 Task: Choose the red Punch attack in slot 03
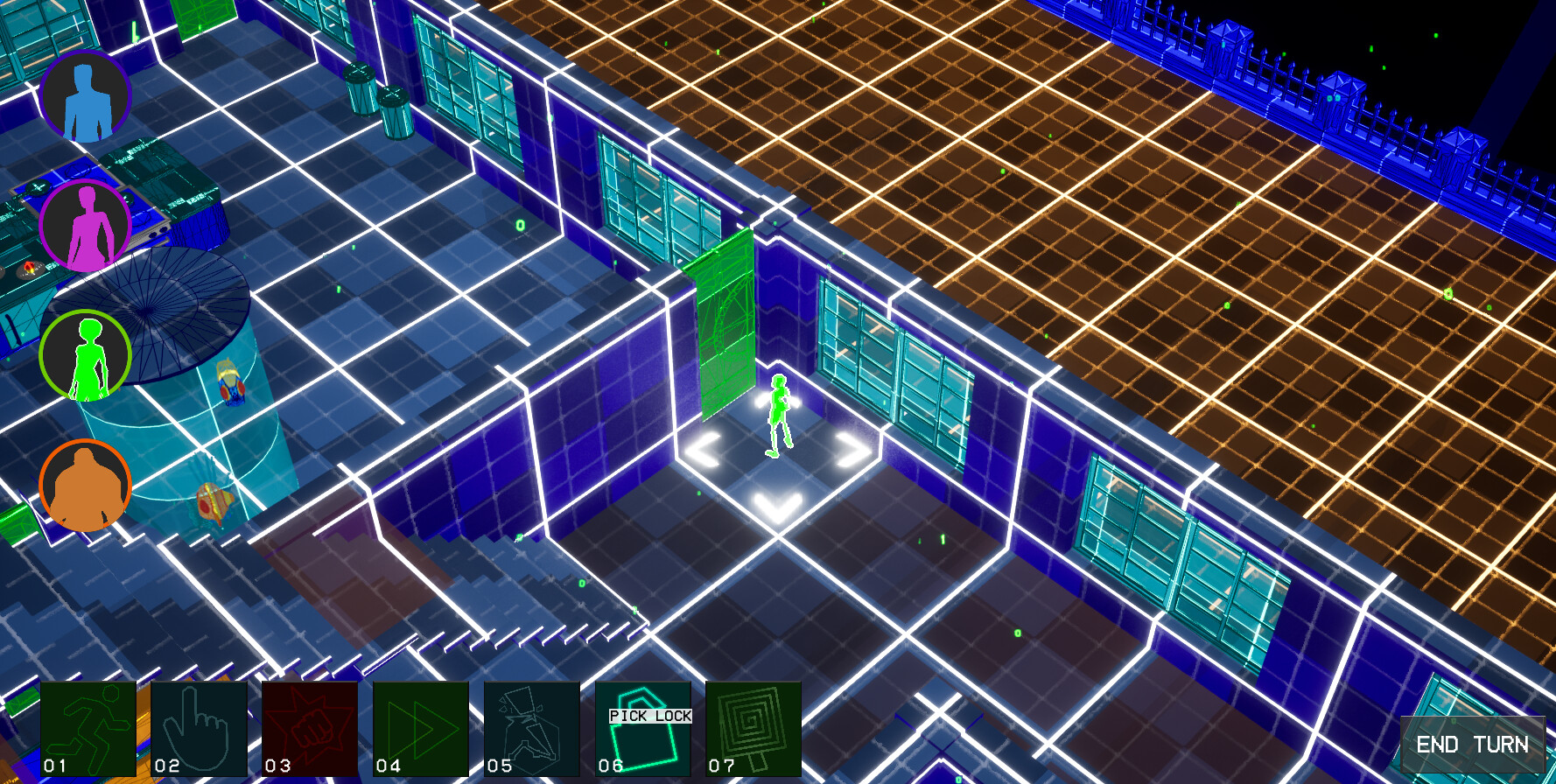pos(311,728)
